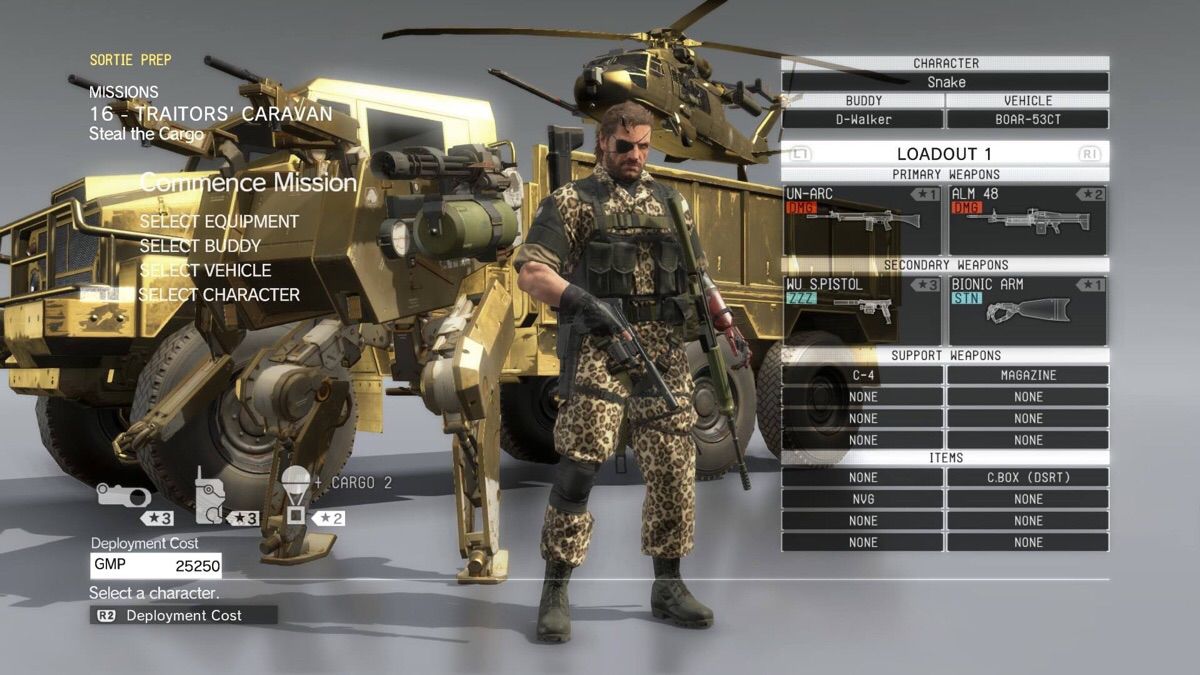Select the ALM 48 primary weapon slot

tap(1027, 219)
